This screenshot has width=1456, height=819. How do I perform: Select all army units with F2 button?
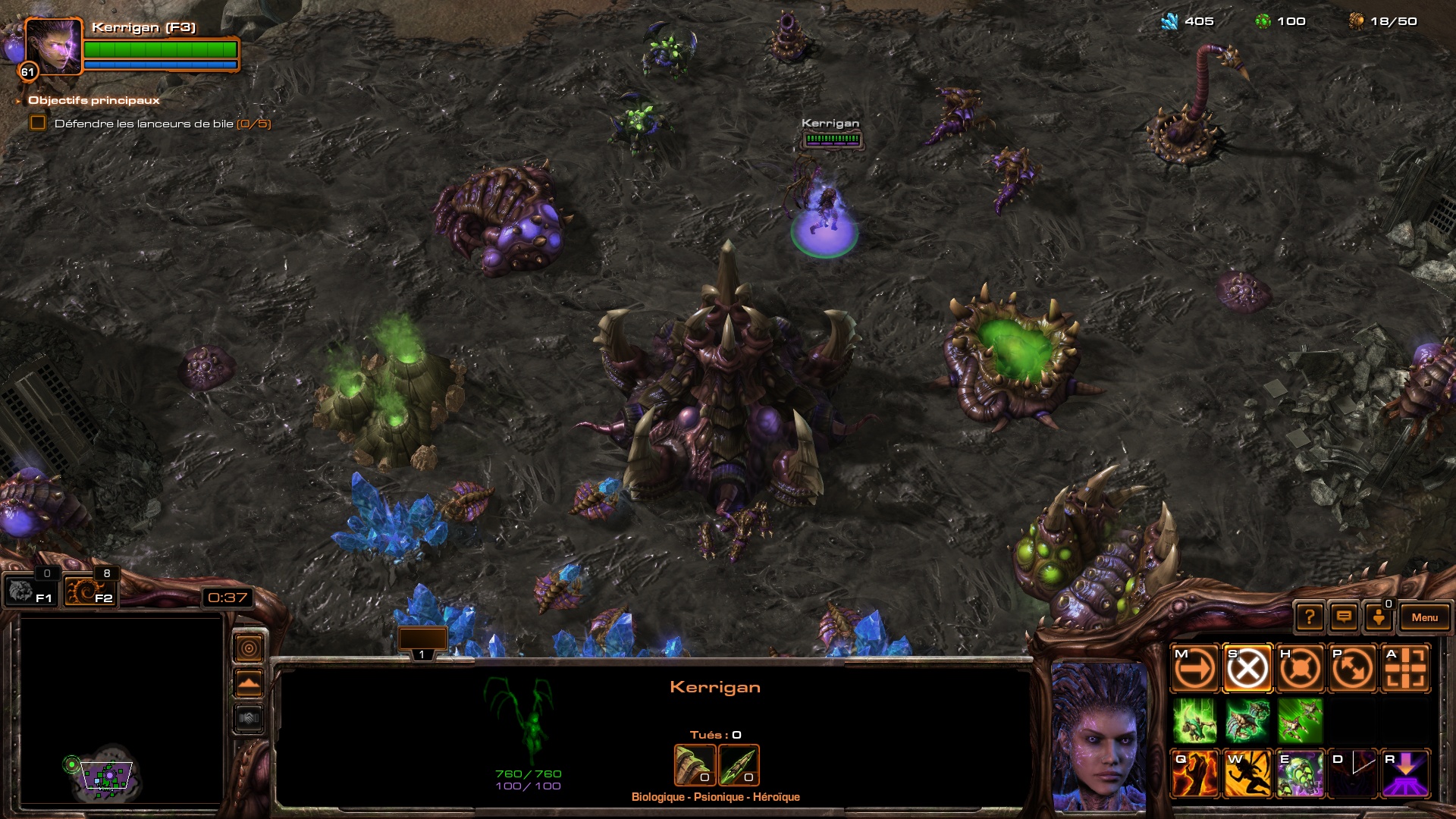pos(89,591)
